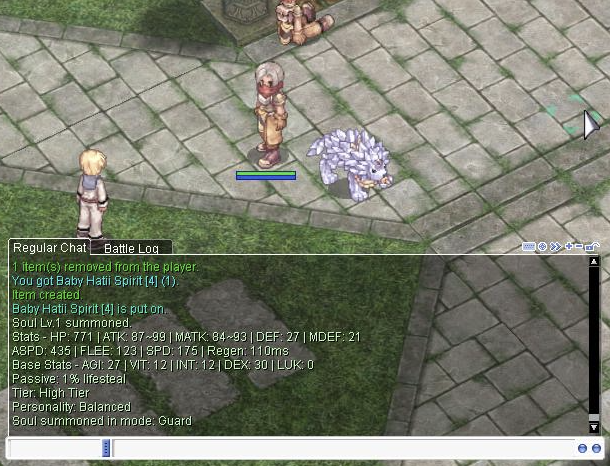The width and height of the screenshot is (610, 466).
Task: Click the double-arrow chat icon
Action: click(x=556, y=246)
